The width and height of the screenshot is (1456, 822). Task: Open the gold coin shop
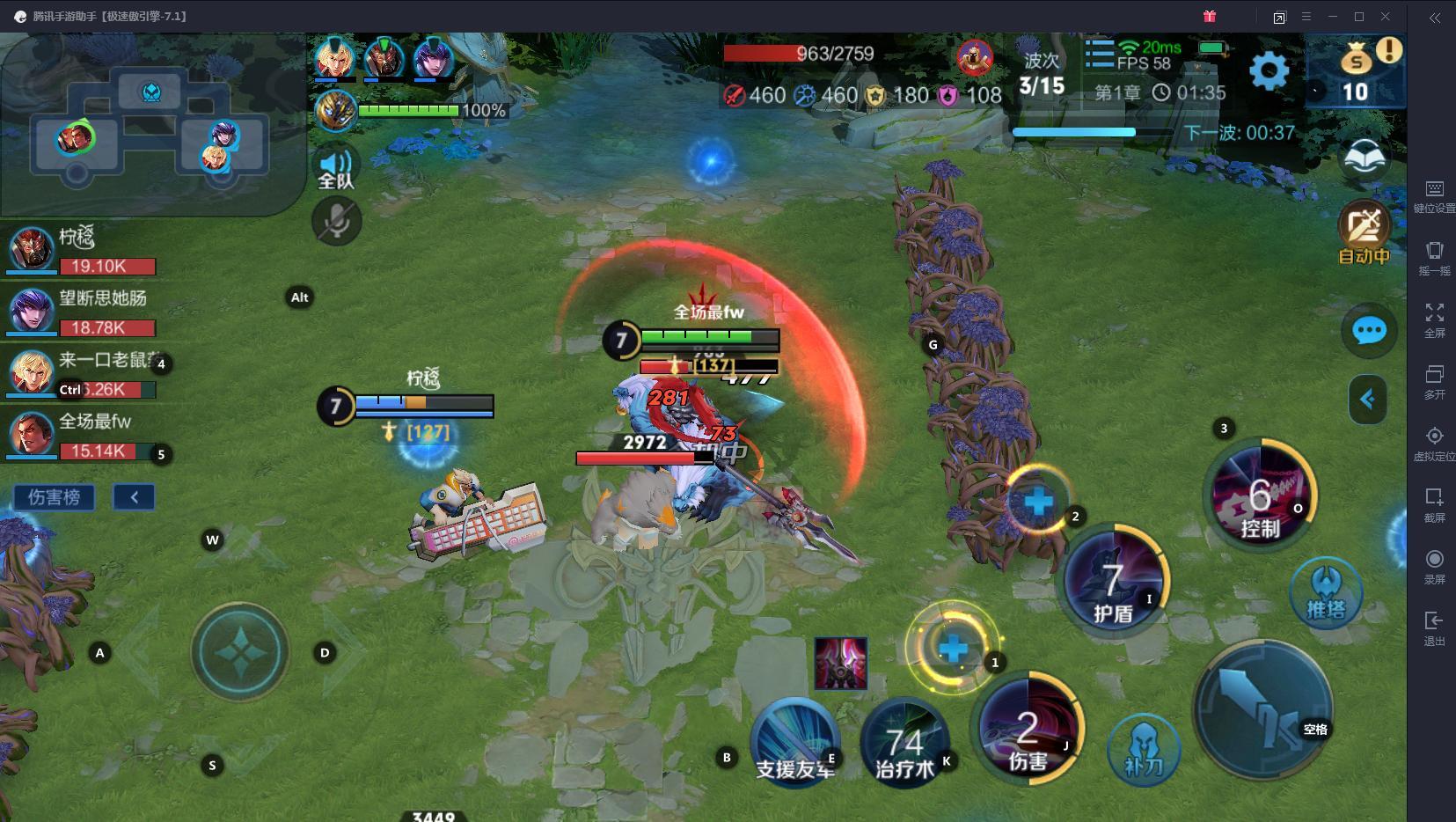point(1356,71)
